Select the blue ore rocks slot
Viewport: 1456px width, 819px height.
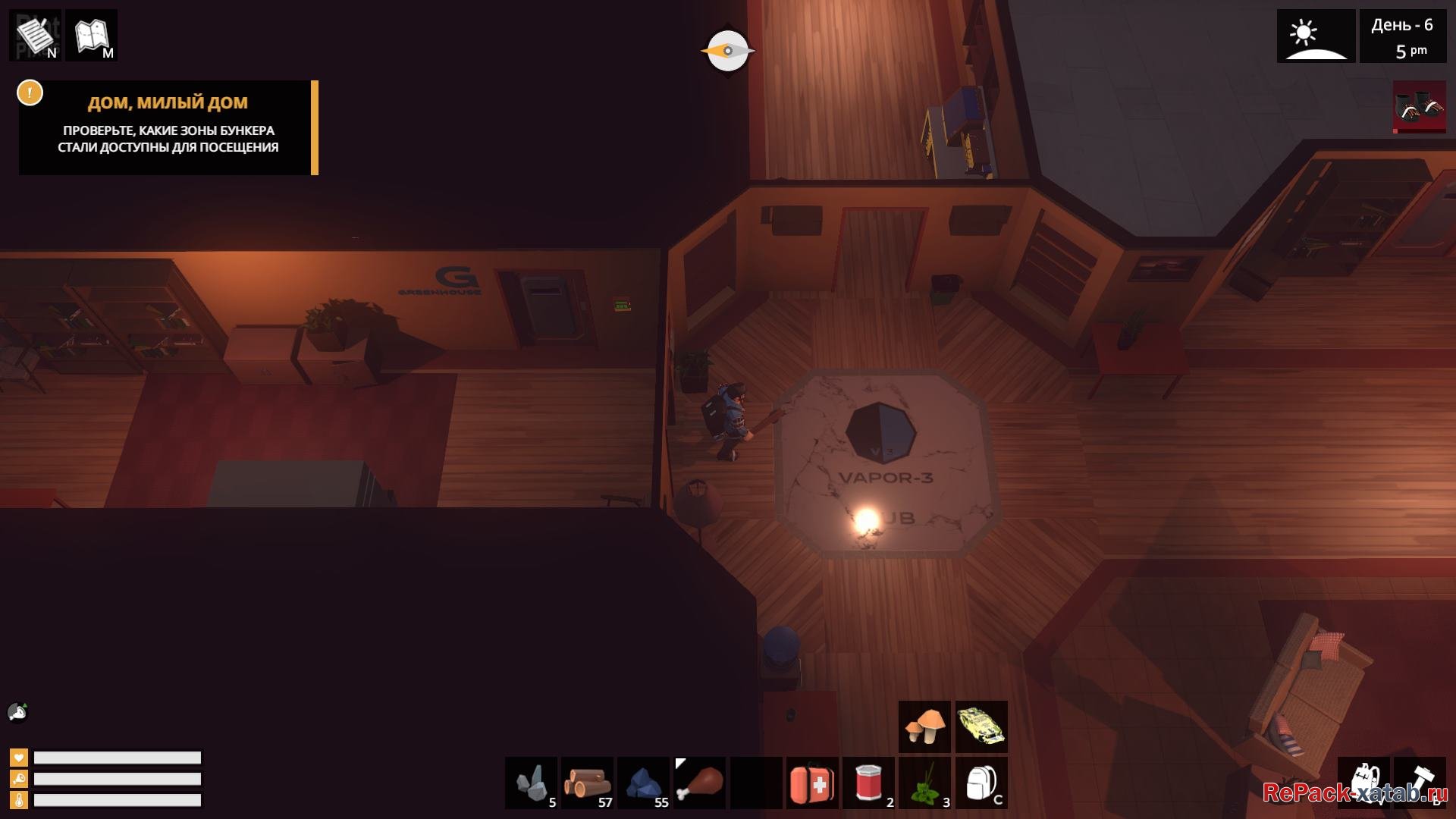644,783
